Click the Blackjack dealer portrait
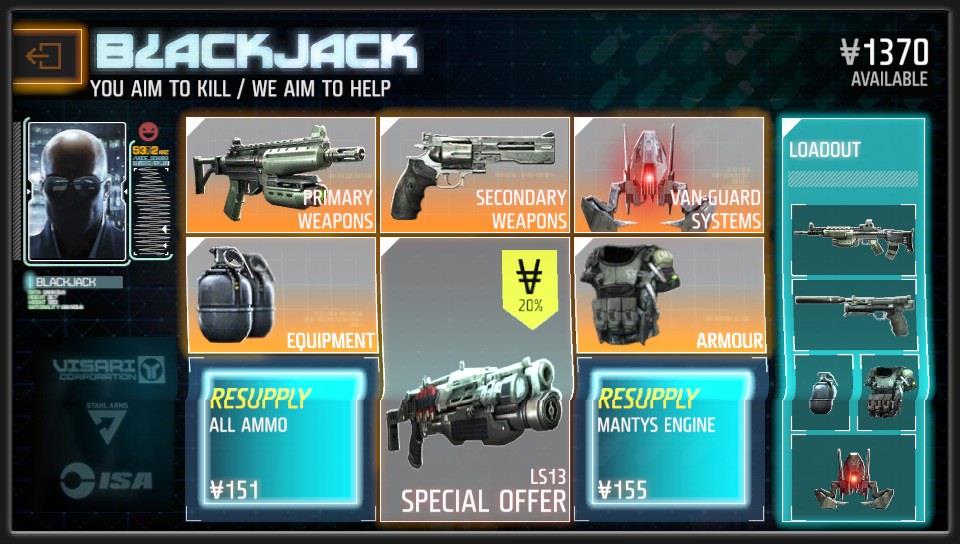 pos(77,192)
